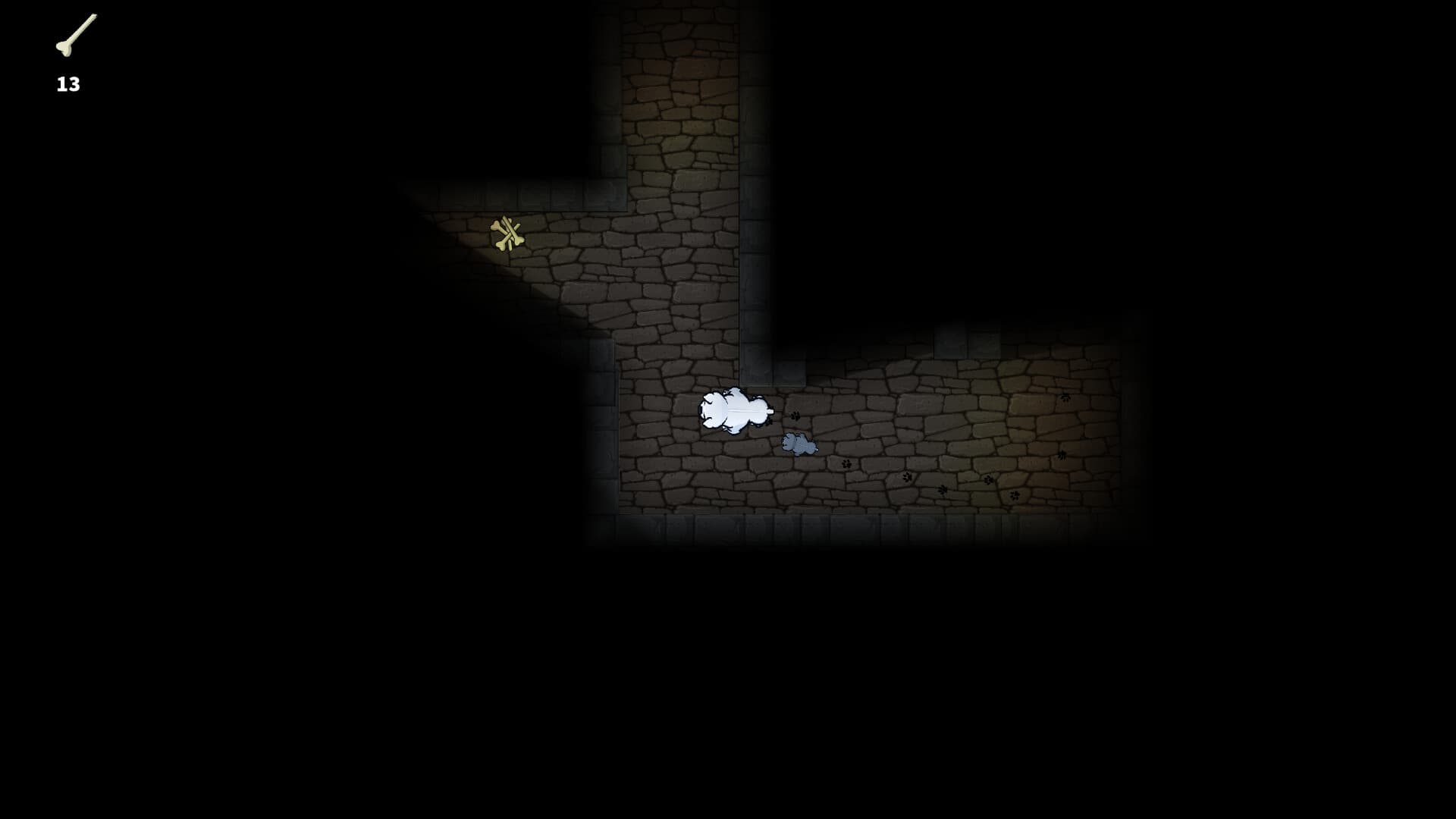Select the pile of crossed bones on floor
The image size is (1456, 819).
pyautogui.click(x=507, y=235)
